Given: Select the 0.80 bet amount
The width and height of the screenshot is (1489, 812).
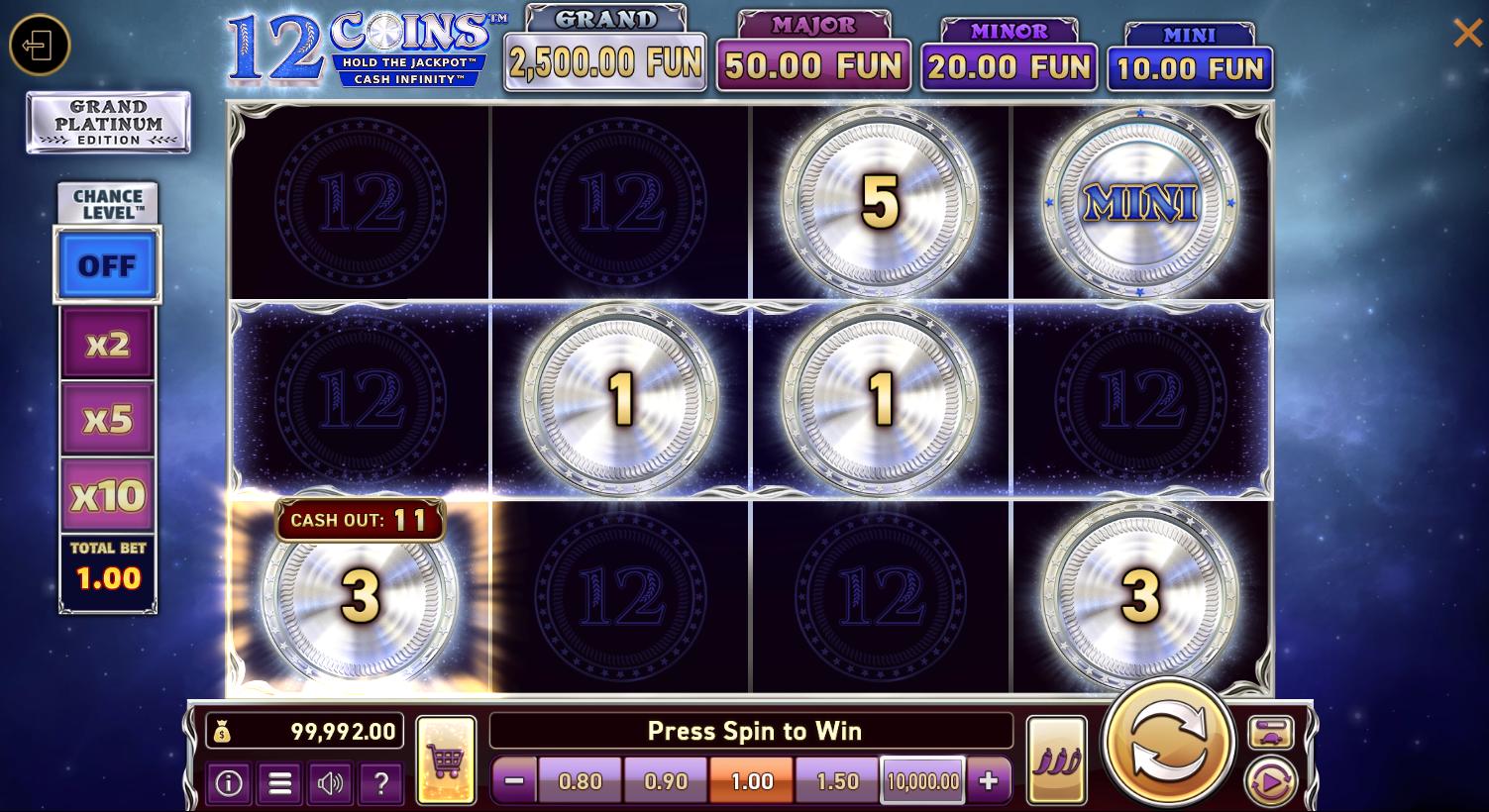Looking at the screenshot, I should pyautogui.click(x=580, y=780).
